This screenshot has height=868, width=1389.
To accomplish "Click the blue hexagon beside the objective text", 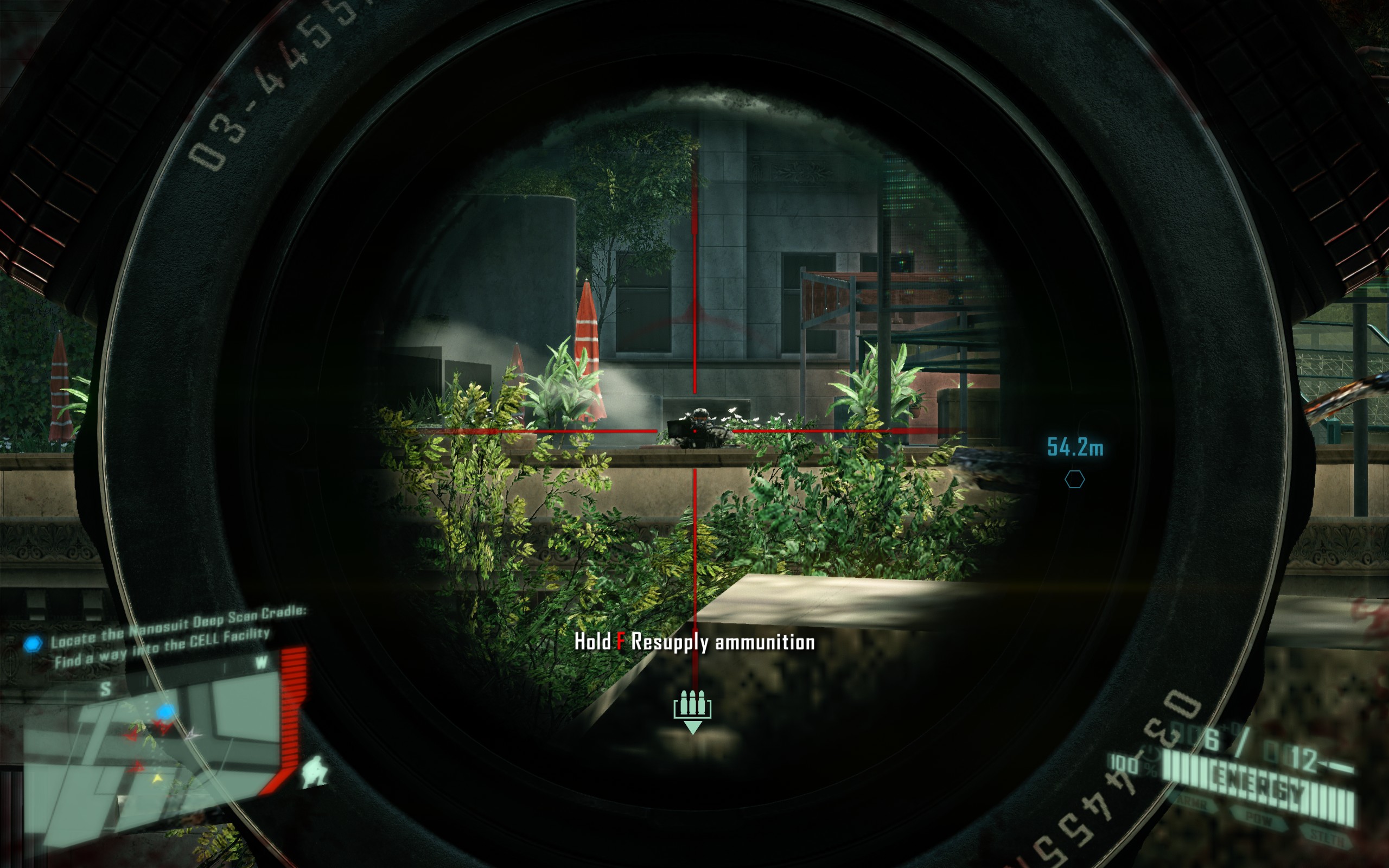I will coord(33,643).
